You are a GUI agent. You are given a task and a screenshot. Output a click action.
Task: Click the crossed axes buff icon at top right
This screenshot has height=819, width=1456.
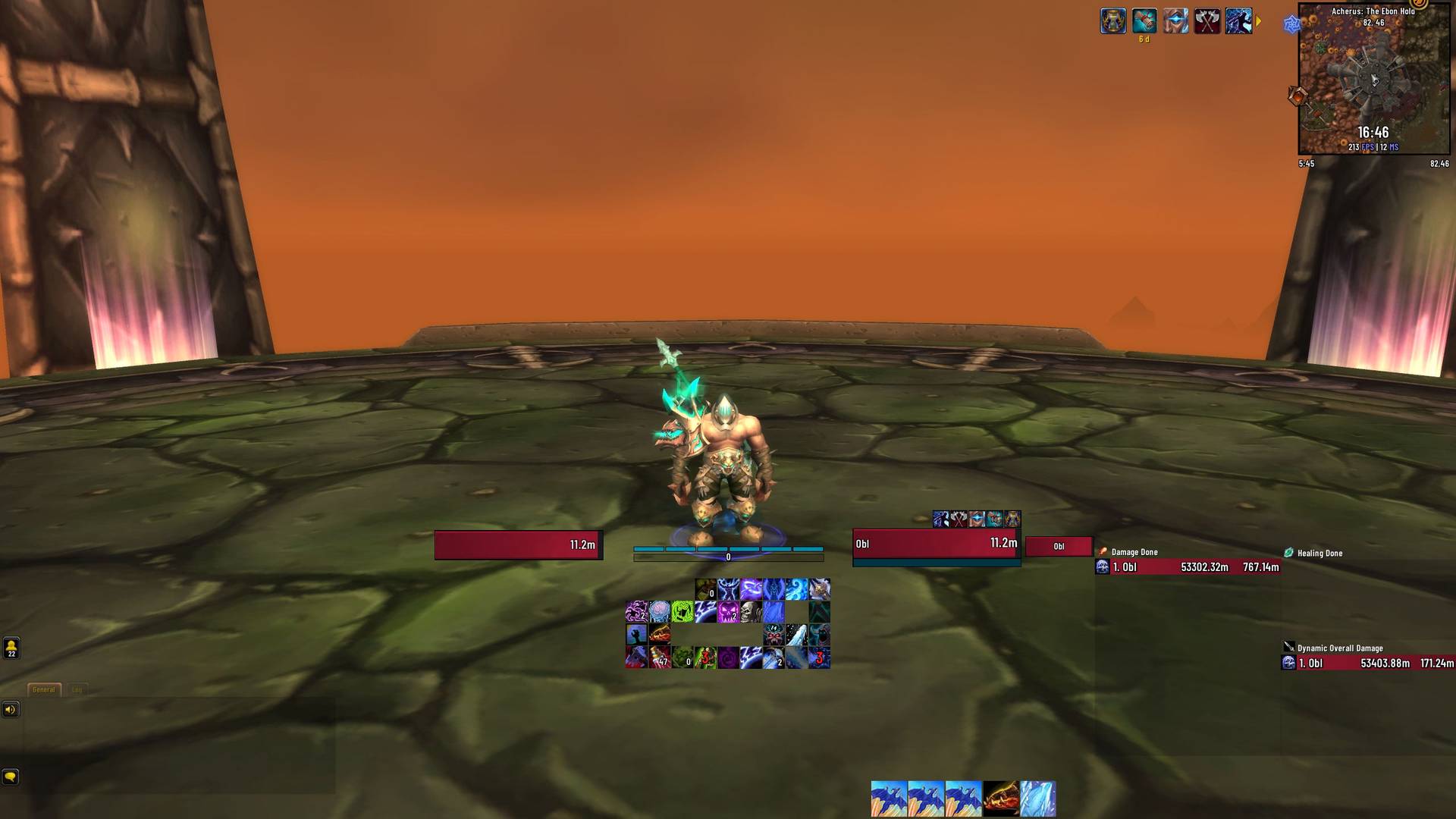1207,20
